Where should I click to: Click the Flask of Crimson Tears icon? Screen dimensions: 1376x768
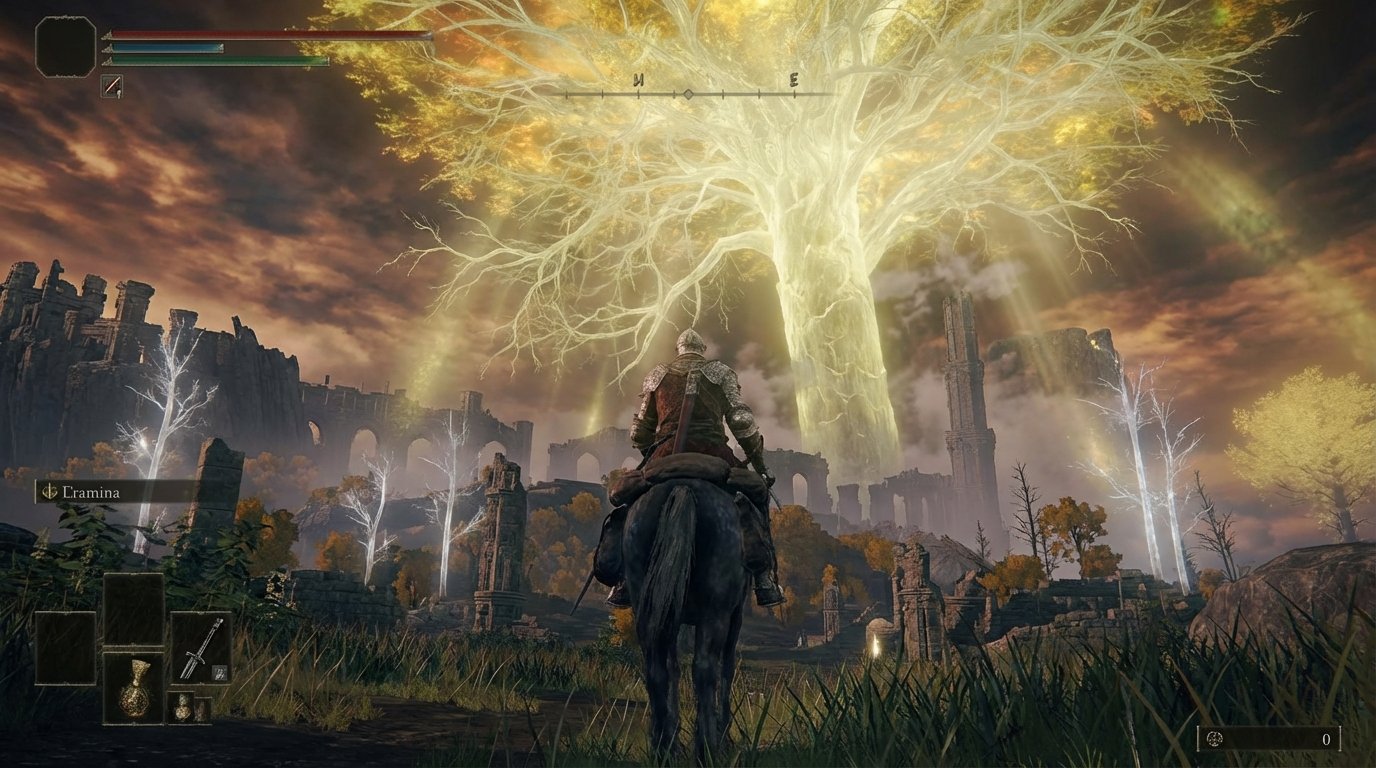[134, 687]
